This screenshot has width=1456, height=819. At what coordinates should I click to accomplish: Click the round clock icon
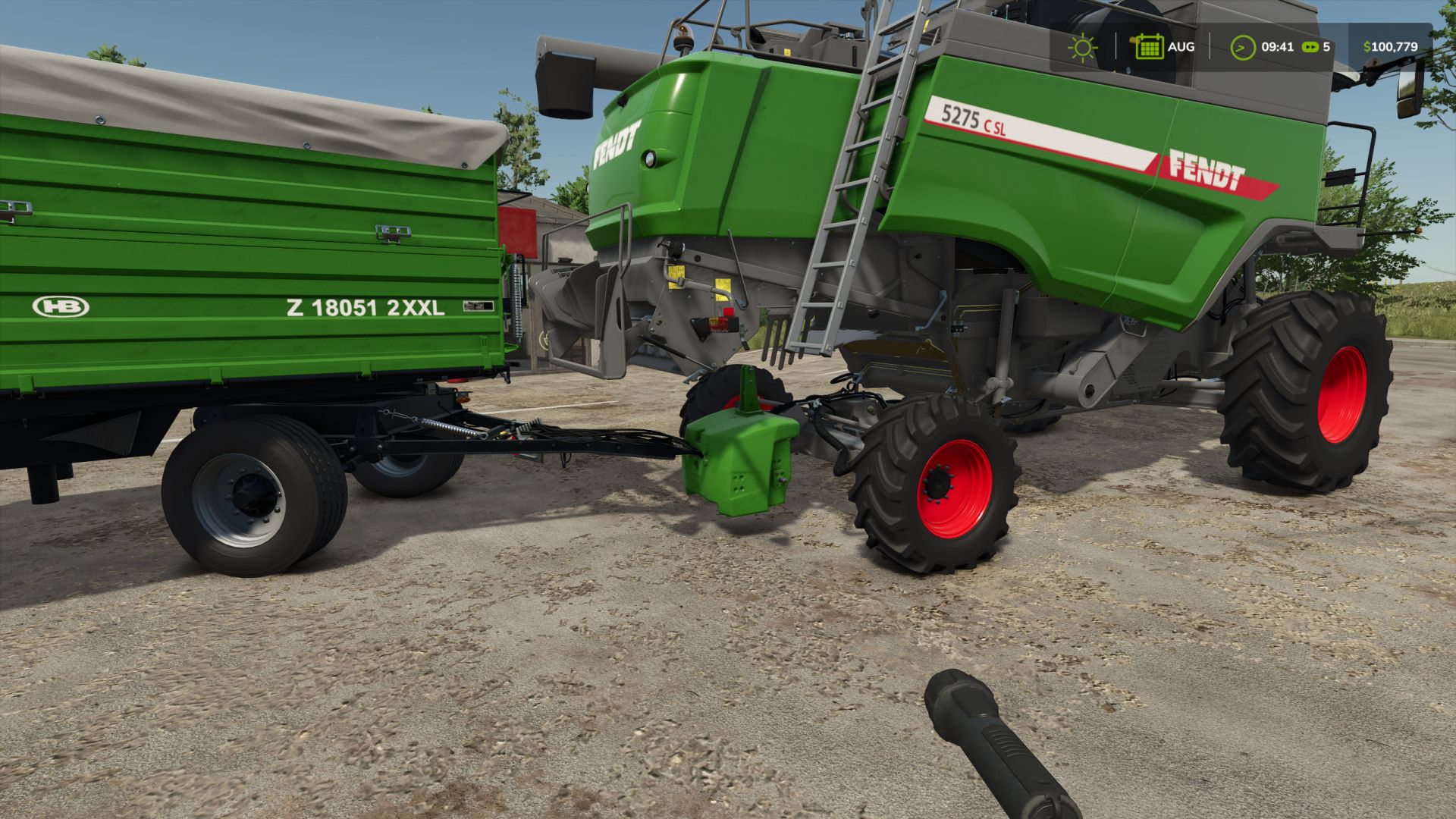tap(1242, 47)
